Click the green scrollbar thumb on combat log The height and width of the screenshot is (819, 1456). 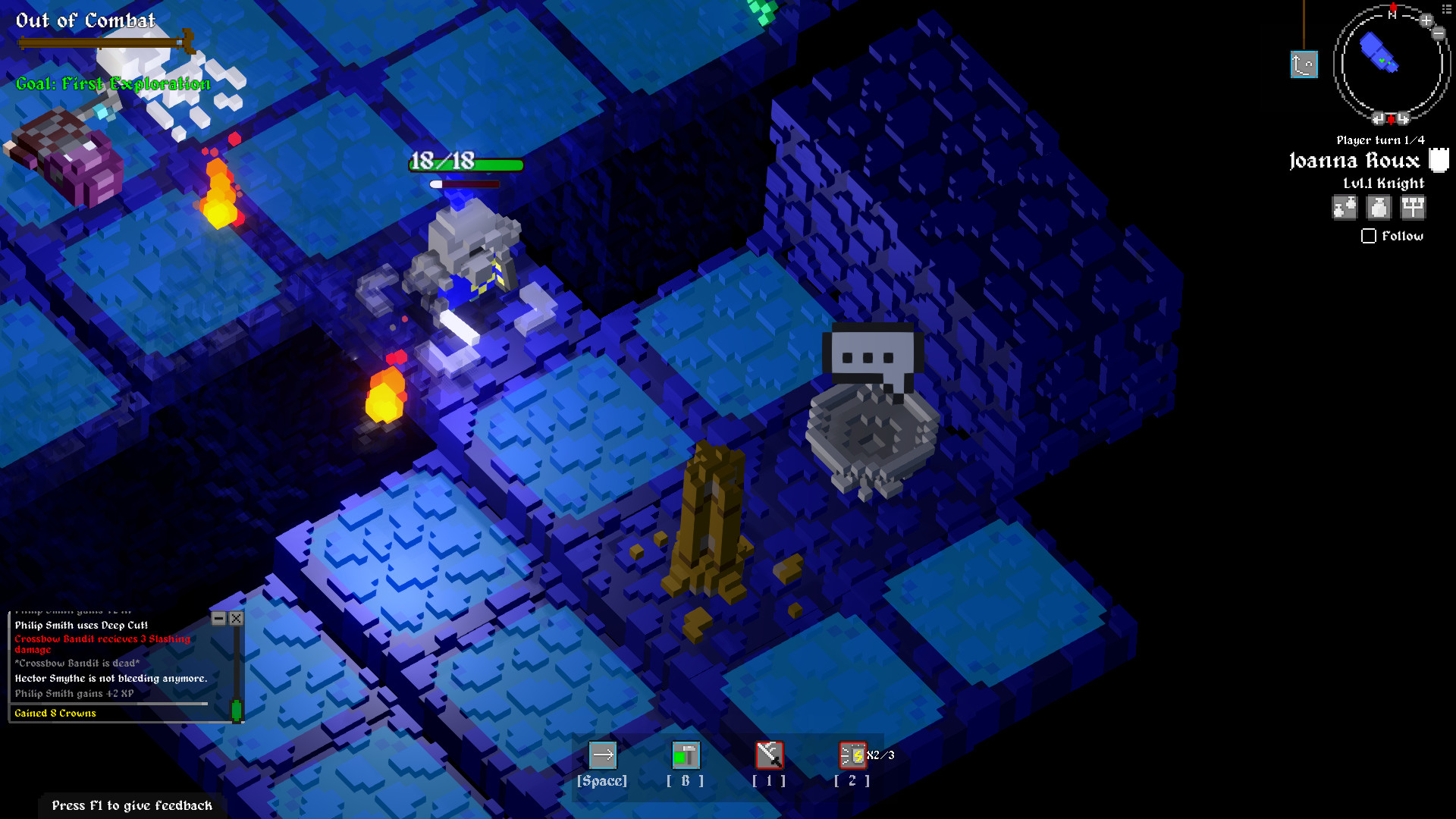click(236, 708)
